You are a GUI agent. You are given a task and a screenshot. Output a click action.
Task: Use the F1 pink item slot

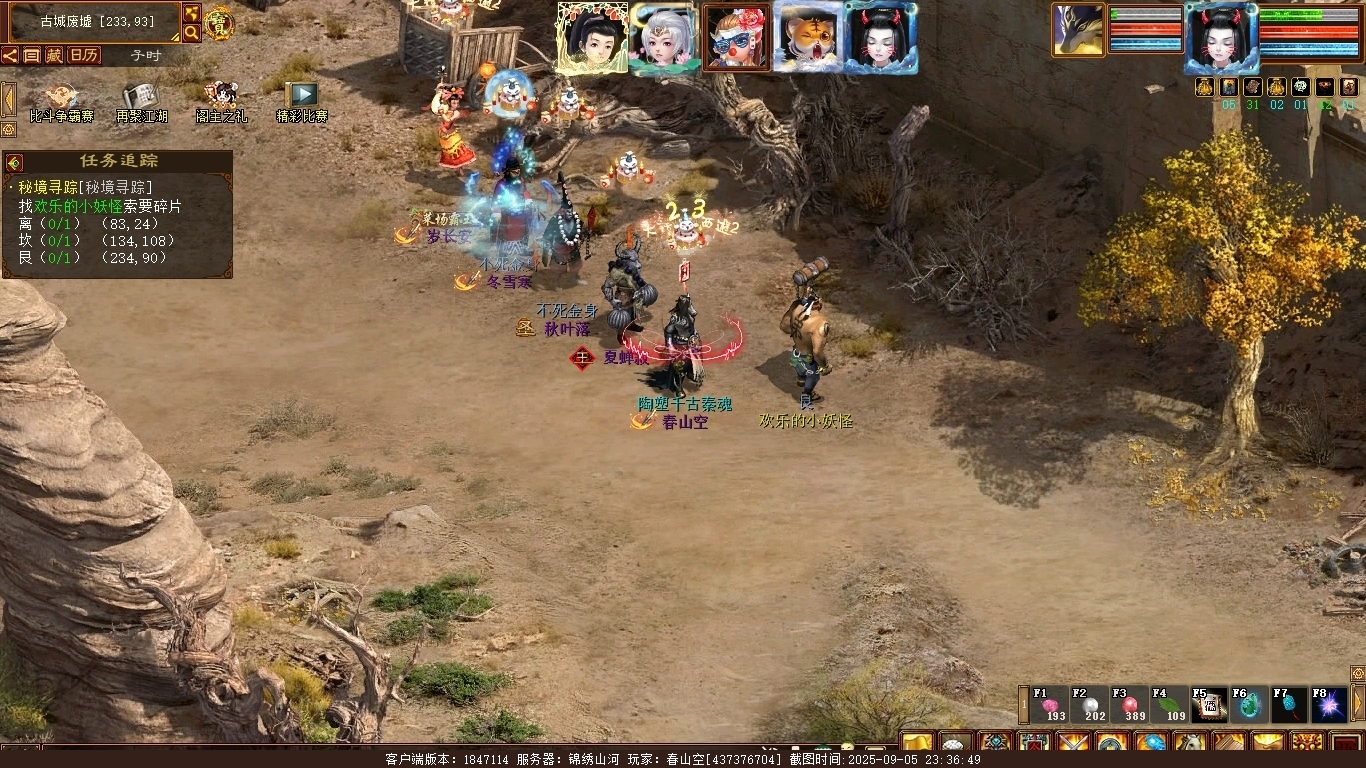(x=1051, y=705)
